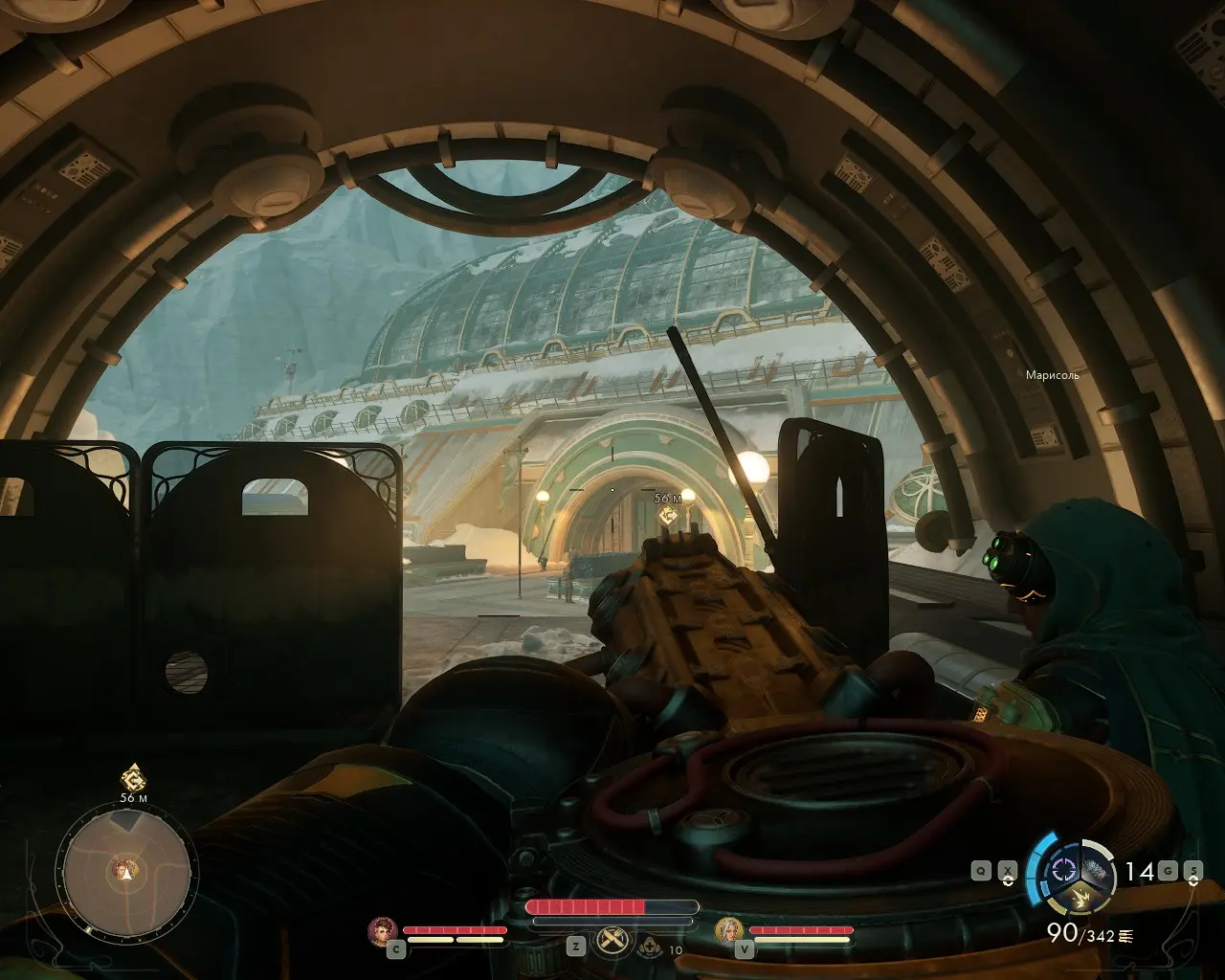Select the quest marker above the minimap
Screen dimensions: 1225x980
click(133, 777)
